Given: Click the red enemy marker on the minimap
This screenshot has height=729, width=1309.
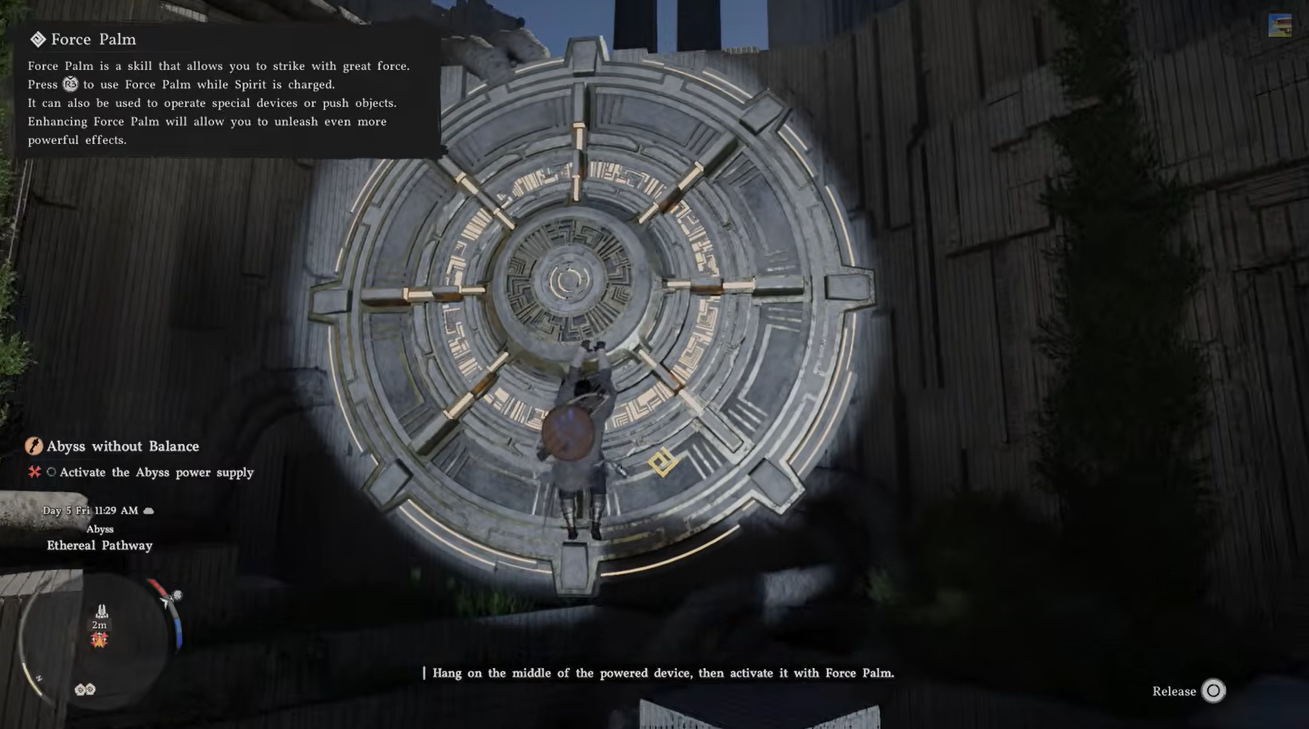Looking at the screenshot, I should [97, 637].
